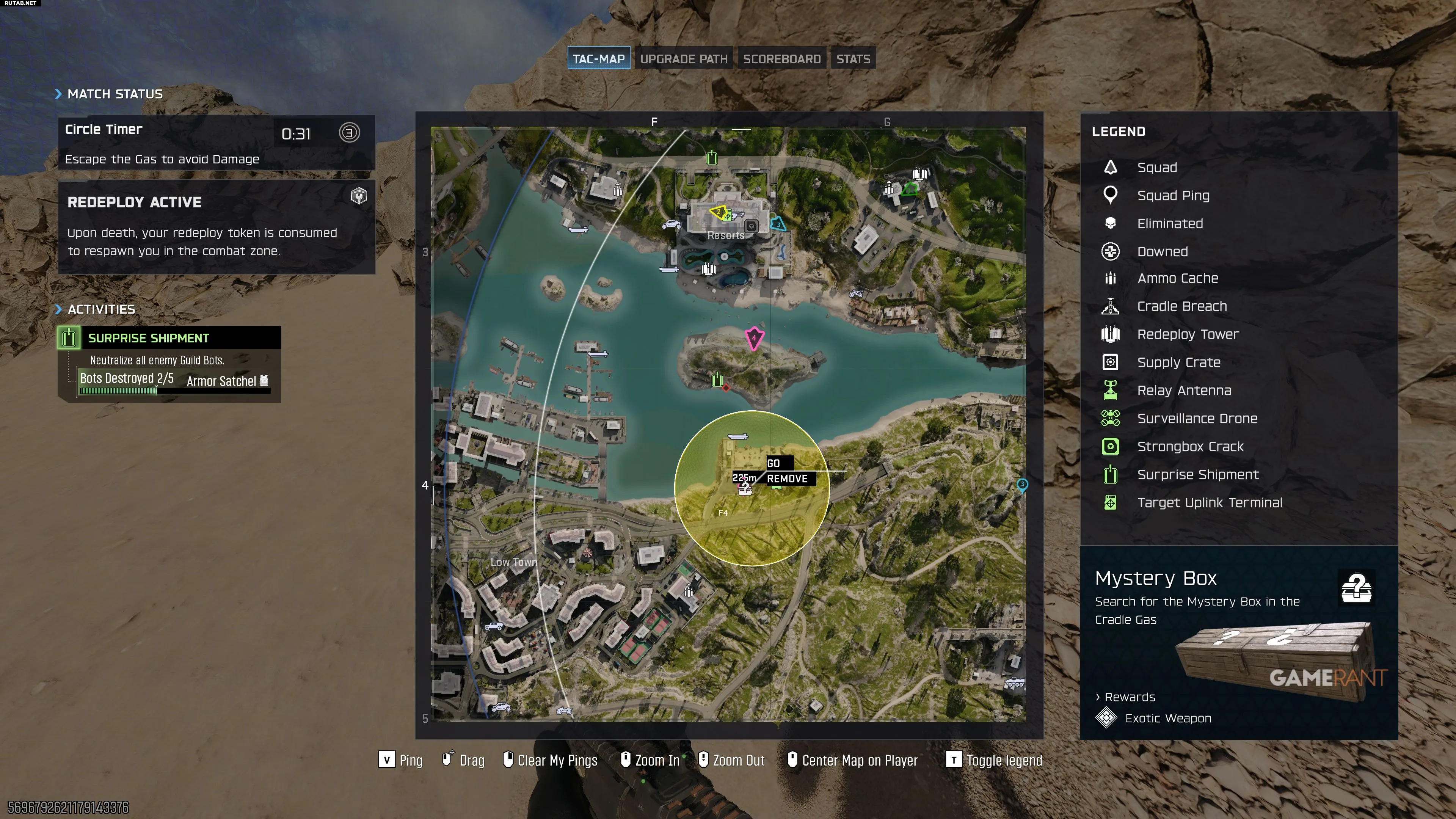The image size is (1456, 819).
Task: Select the Redeploy Active token icon
Action: click(359, 196)
